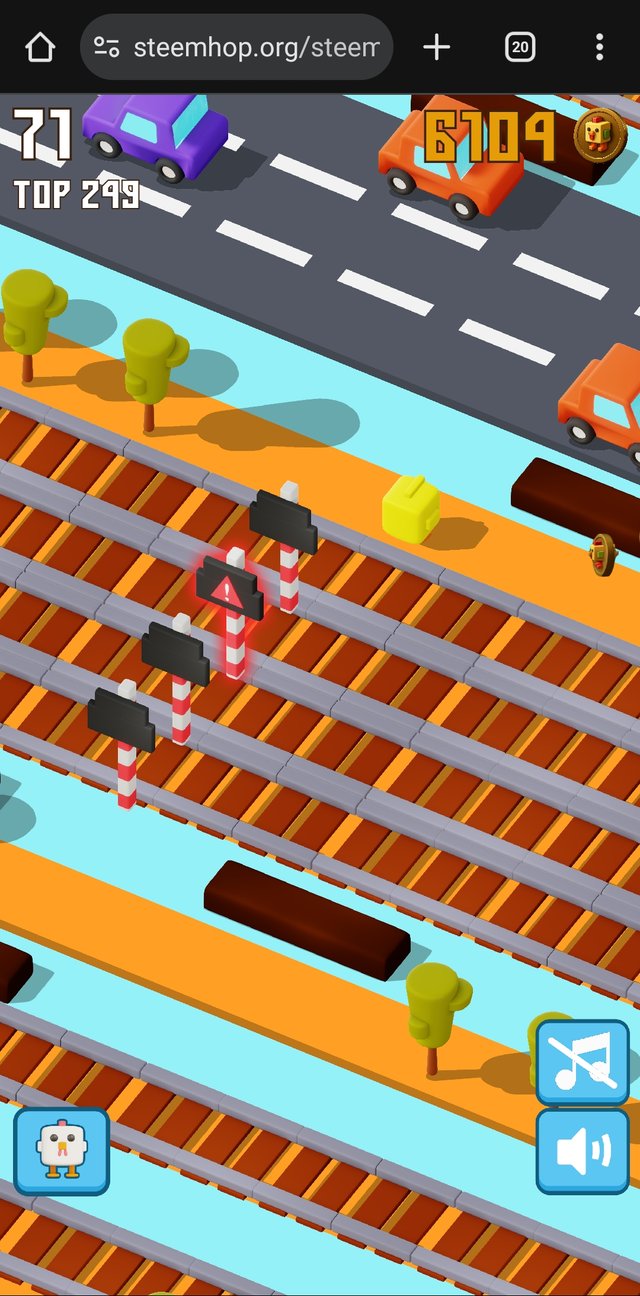
Task: Open the chicken character select button
Action: click(61, 1150)
